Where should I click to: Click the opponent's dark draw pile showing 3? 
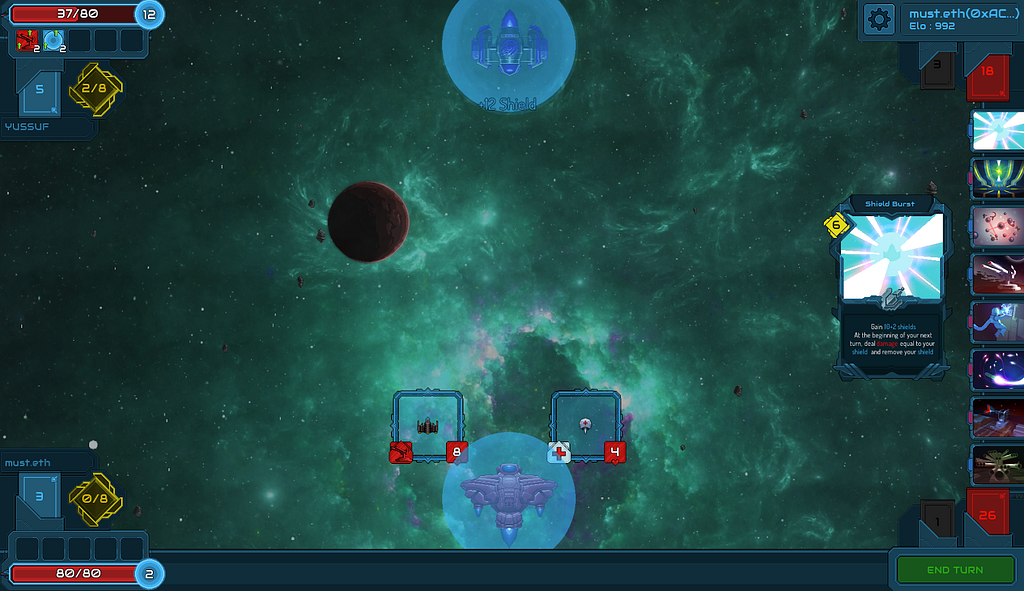(x=936, y=69)
